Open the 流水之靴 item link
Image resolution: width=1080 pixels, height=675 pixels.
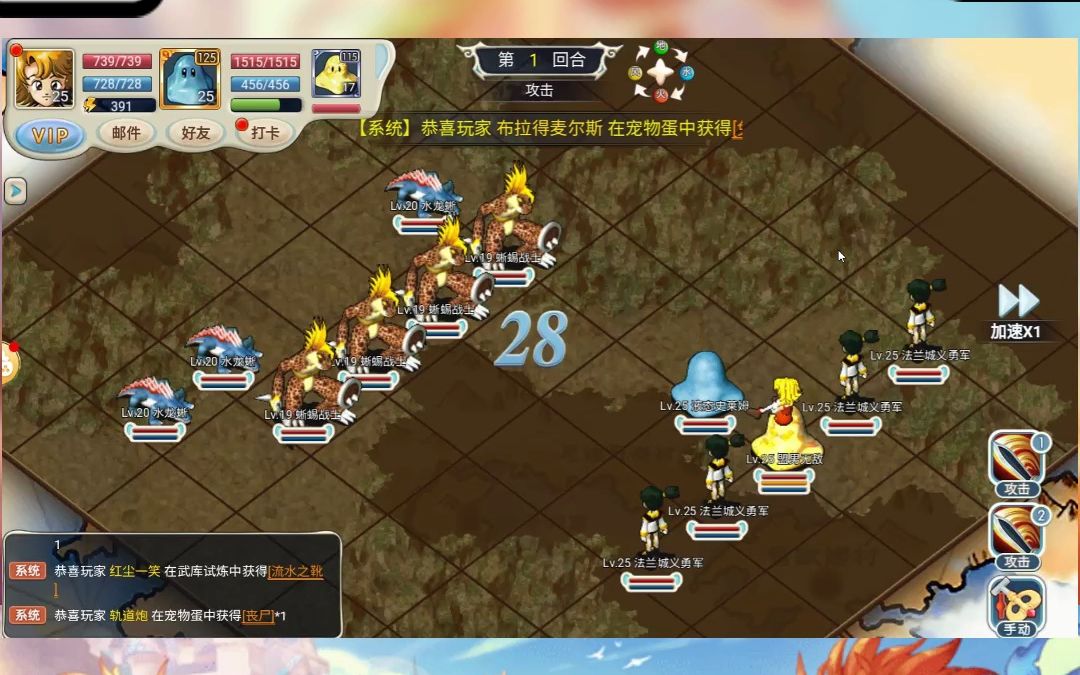click(x=295, y=571)
